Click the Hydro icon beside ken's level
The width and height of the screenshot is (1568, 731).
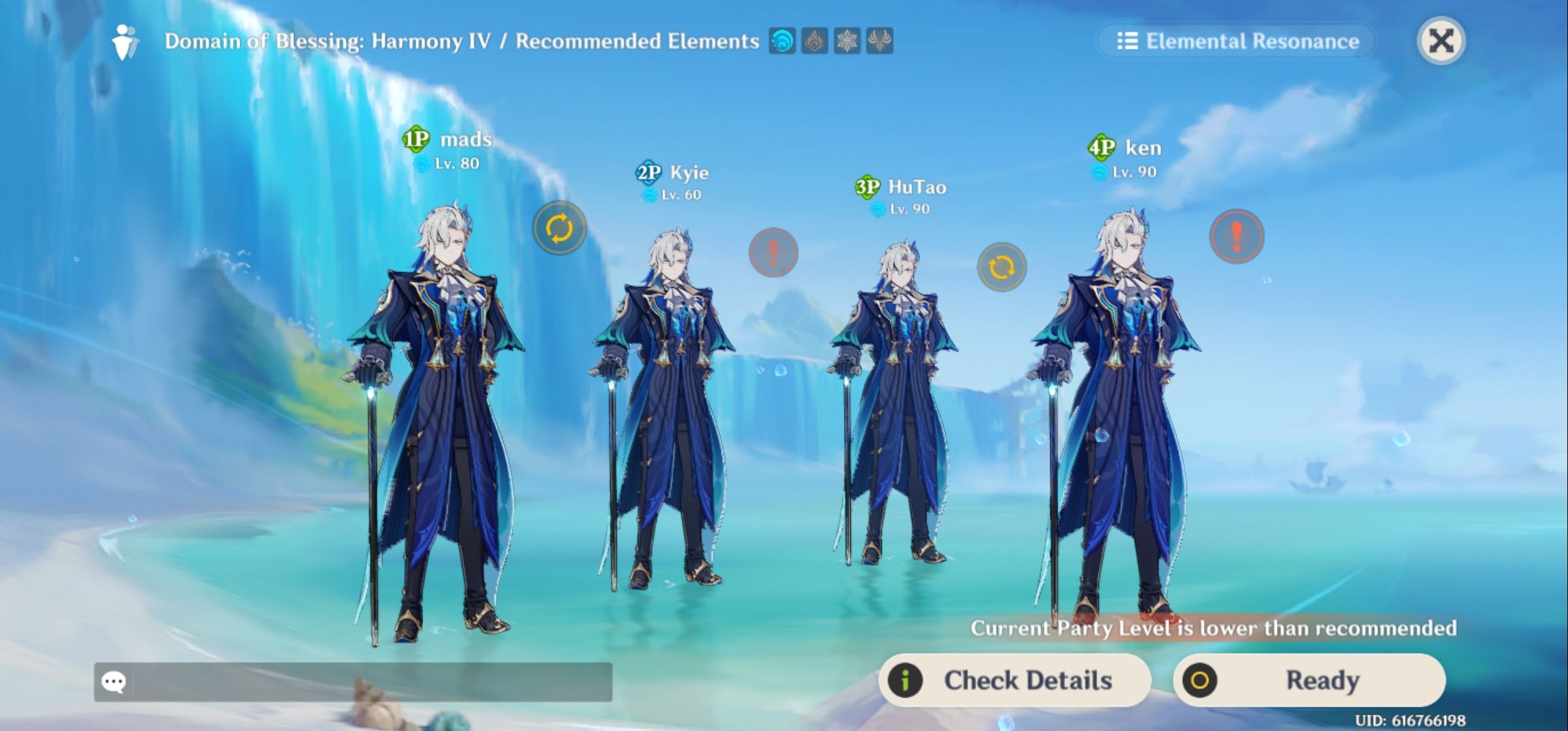[x=1100, y=171]
